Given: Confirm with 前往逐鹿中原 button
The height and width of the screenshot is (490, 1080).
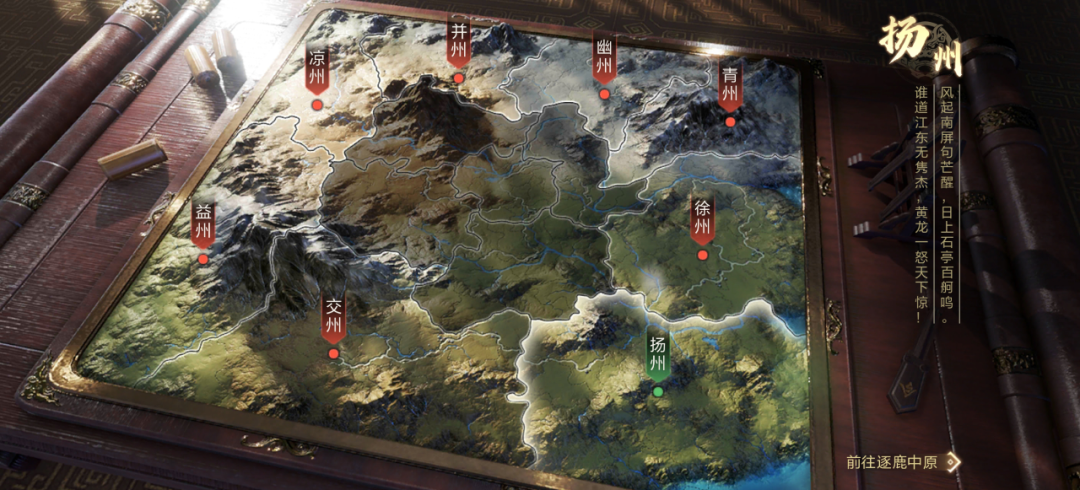Looking at the screenshot, I should (x=901, y=462).
